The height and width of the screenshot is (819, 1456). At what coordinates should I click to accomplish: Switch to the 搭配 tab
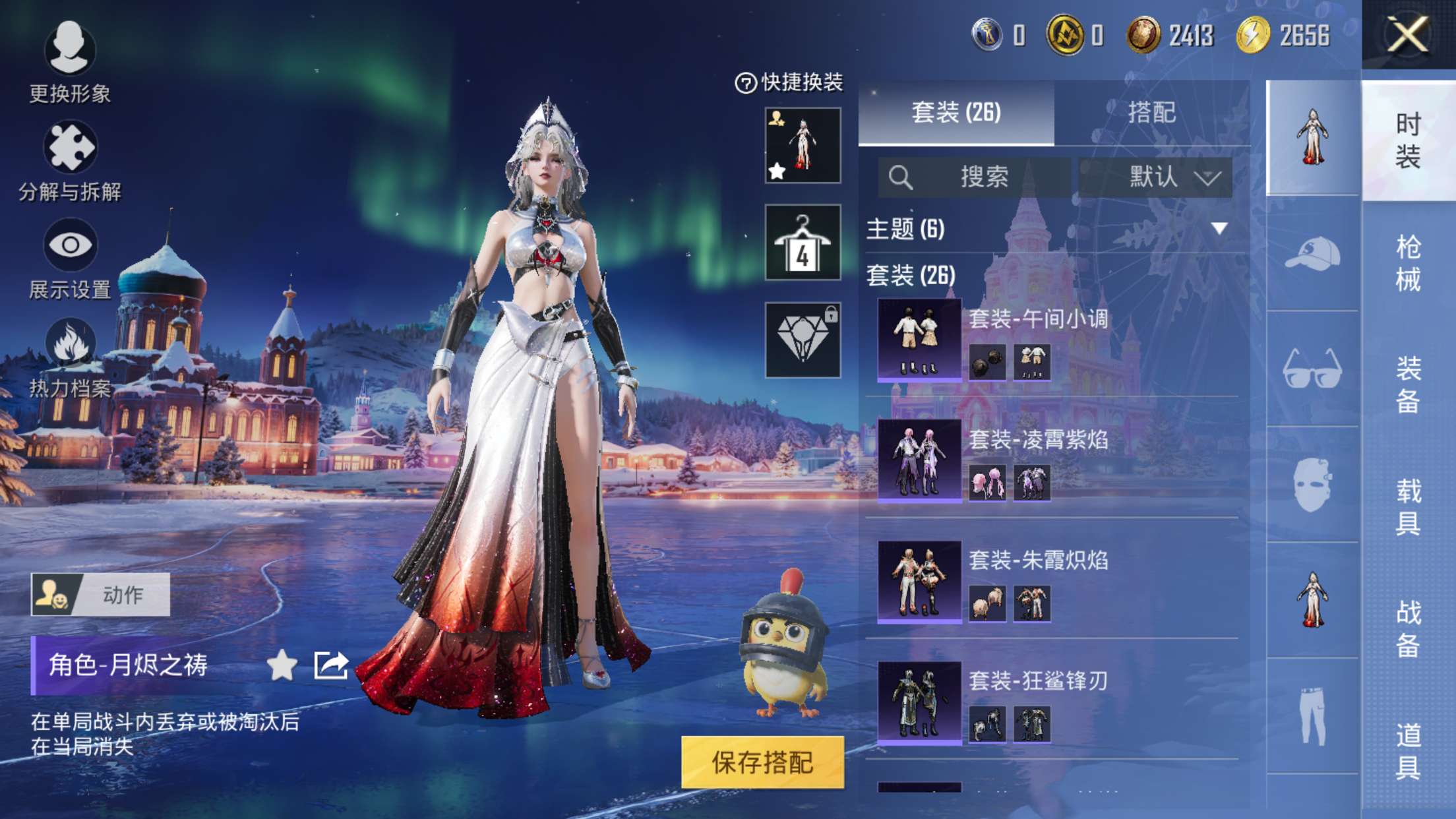1151,112
